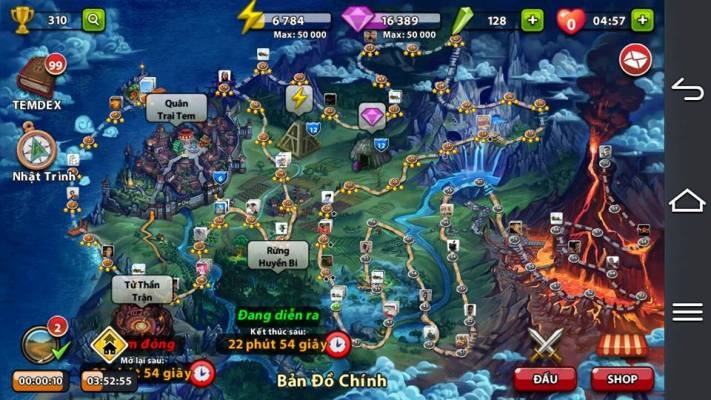Screen dimensions: 711x400
Task: Tap the lightning bolt energy node on the map
Action: 299,98
